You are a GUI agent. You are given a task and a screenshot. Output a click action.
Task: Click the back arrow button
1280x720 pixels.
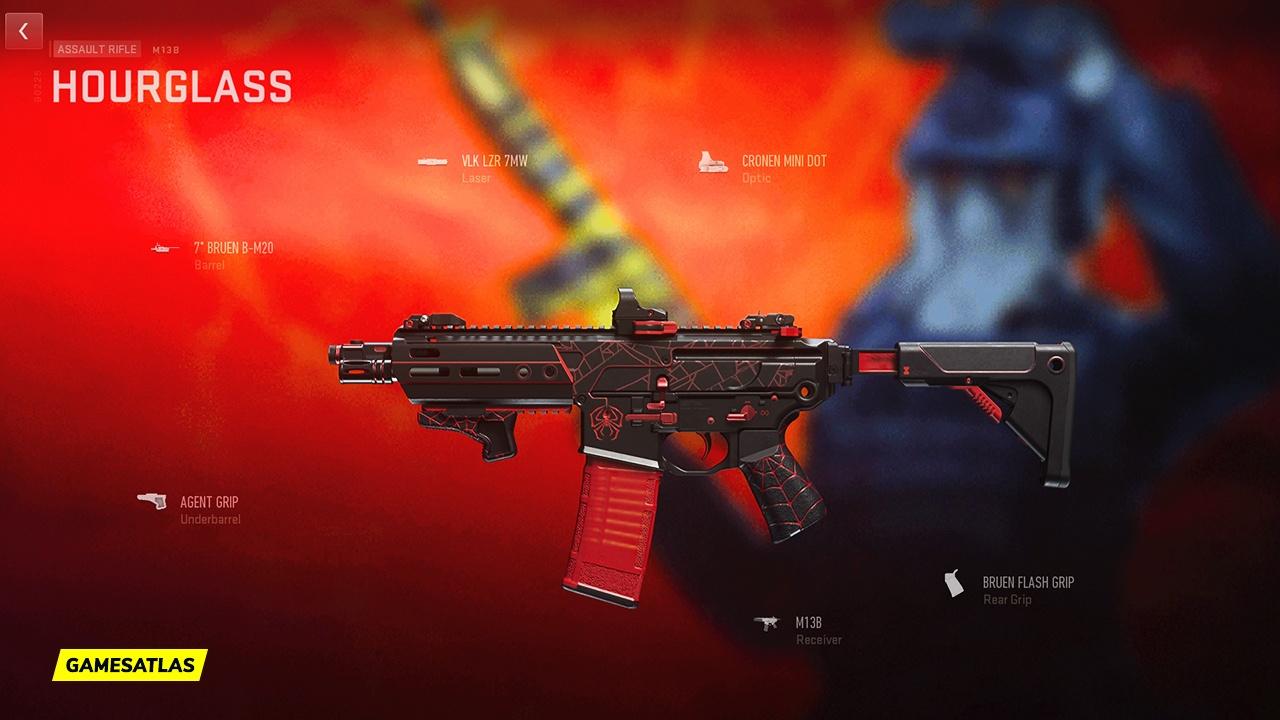[x=24, y=32]
